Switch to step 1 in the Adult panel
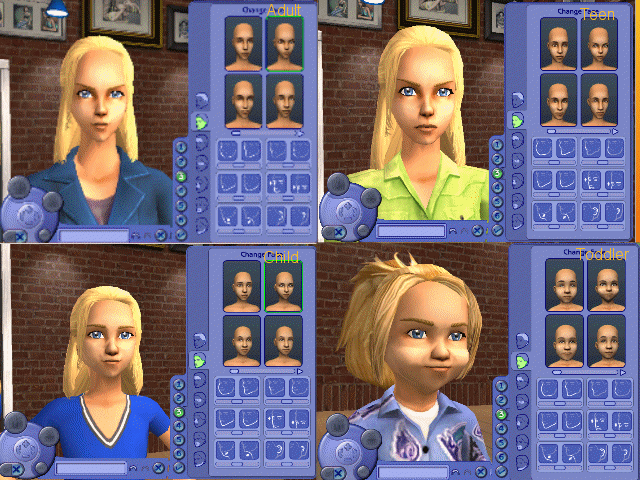The height and width of the screenshot is (480, 640). [x=181, y=148]
